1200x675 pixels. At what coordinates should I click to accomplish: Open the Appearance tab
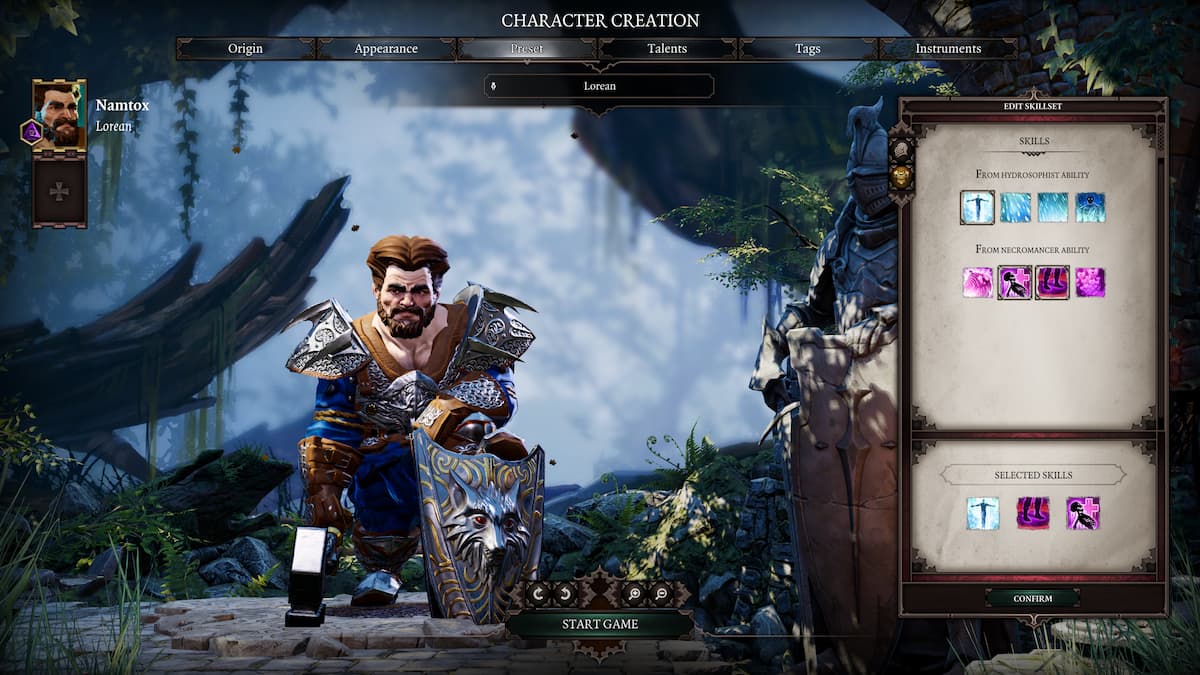coord(386,49)
